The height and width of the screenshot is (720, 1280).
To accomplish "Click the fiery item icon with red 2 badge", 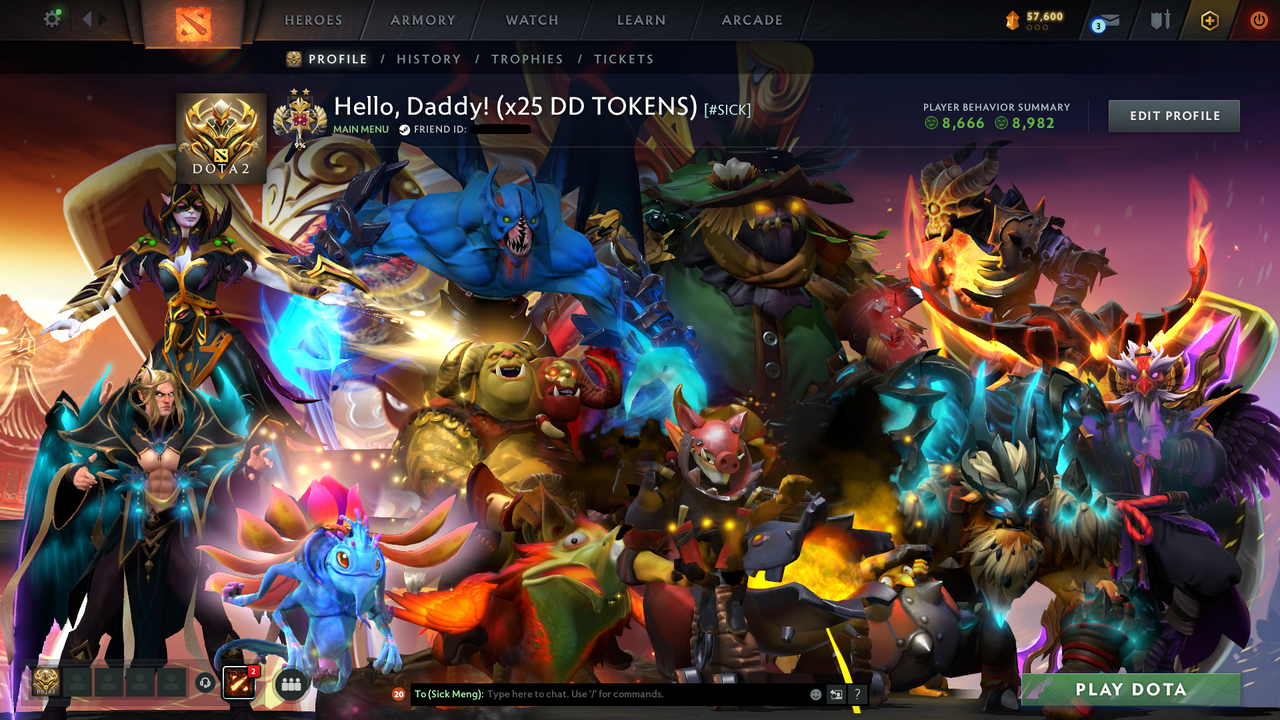I will click(x=237, y=681).
